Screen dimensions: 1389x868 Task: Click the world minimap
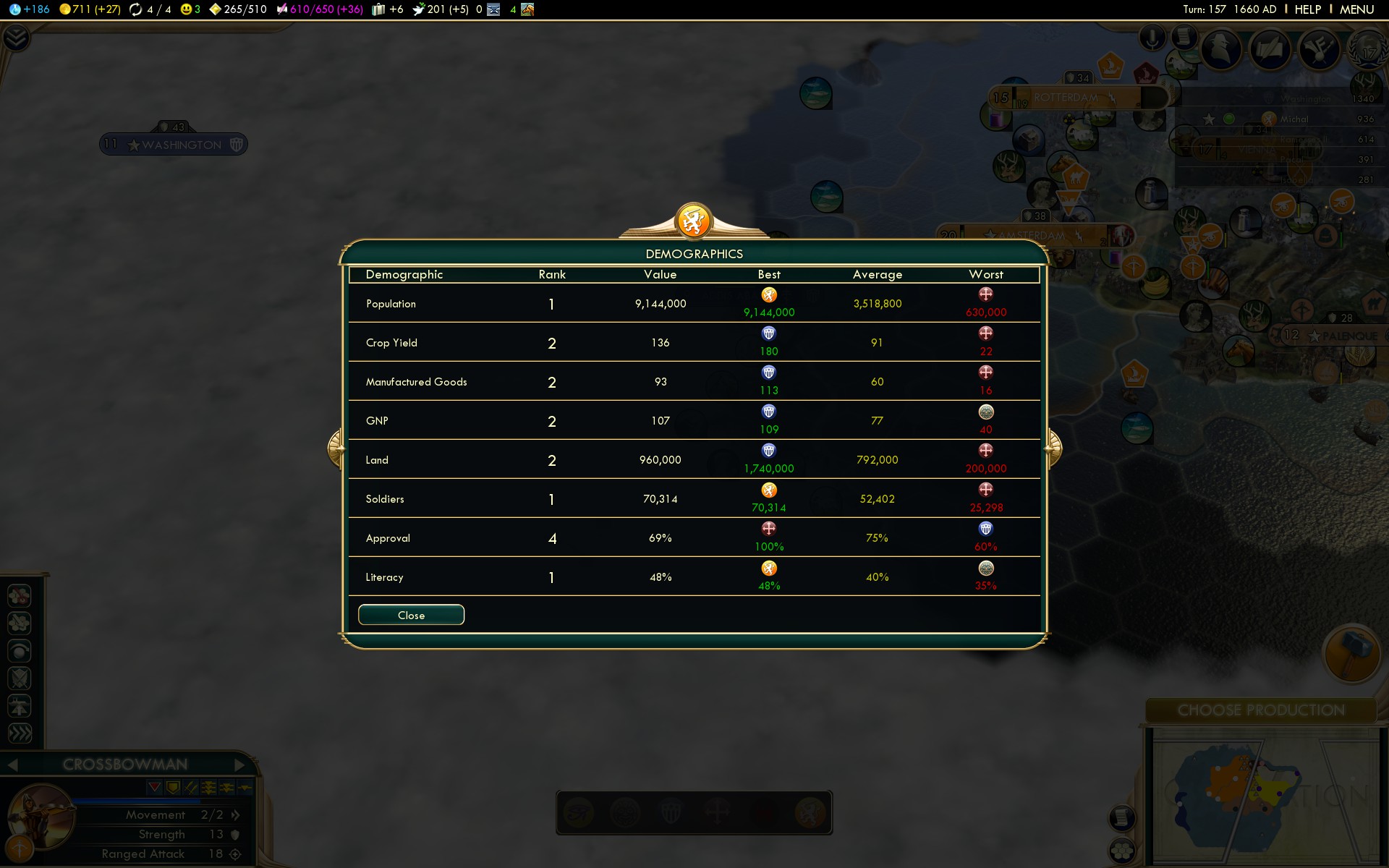pyautogui.click(x=1260, y=796)
